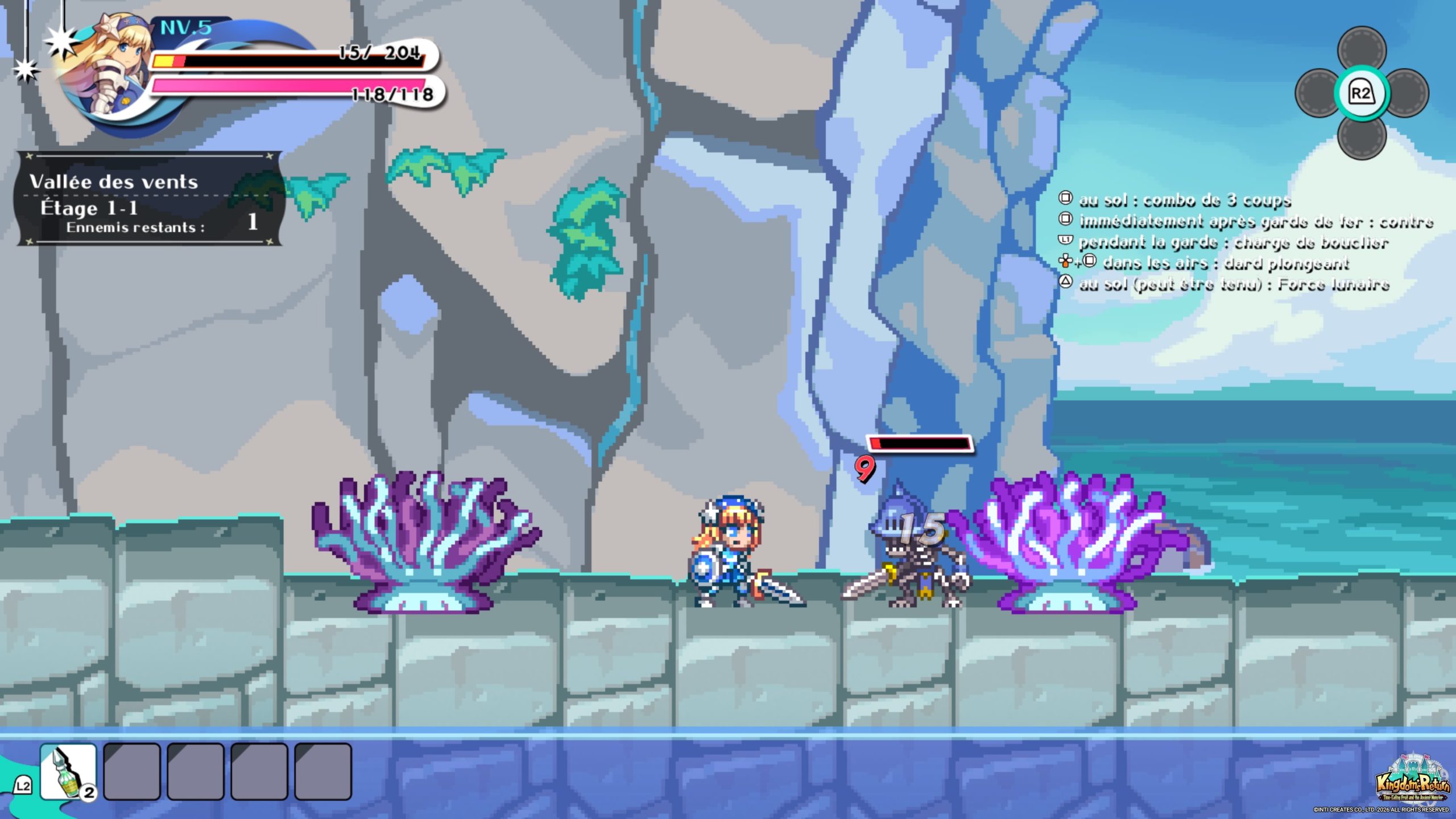
Task: Select the potion bottle item slot
Action: click(x=68, y=772)
